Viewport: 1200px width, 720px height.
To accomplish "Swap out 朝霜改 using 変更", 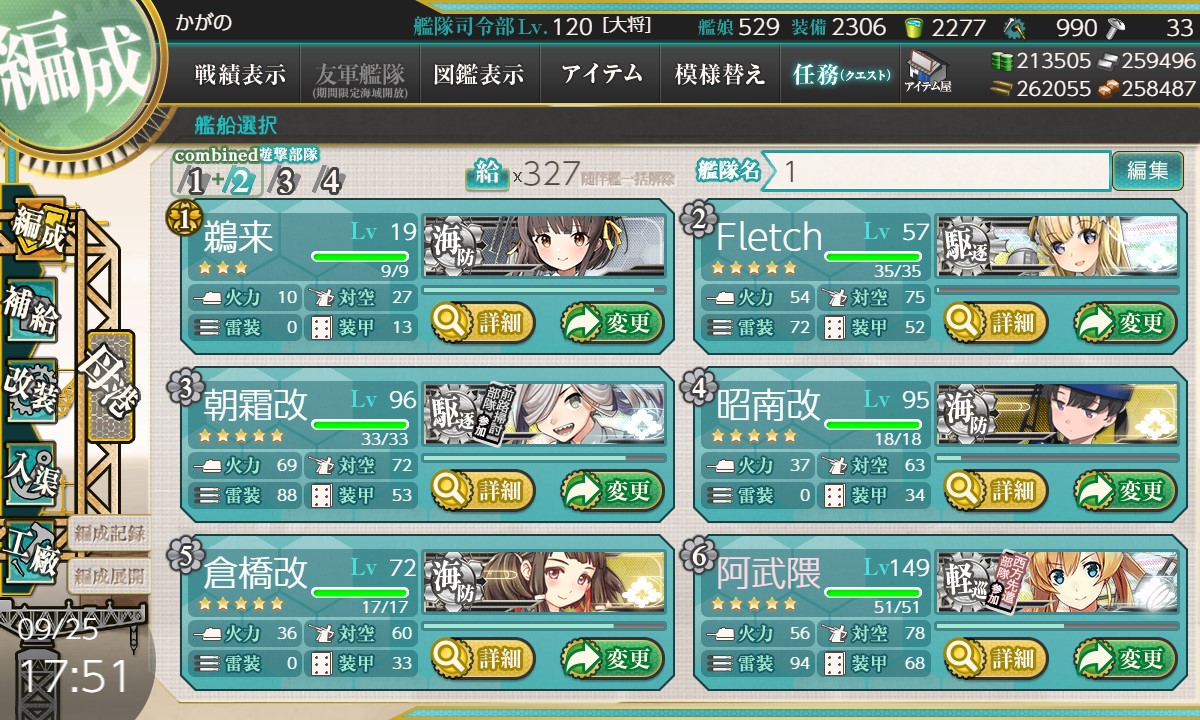I will pyautogui.click(x=613, y=491).
